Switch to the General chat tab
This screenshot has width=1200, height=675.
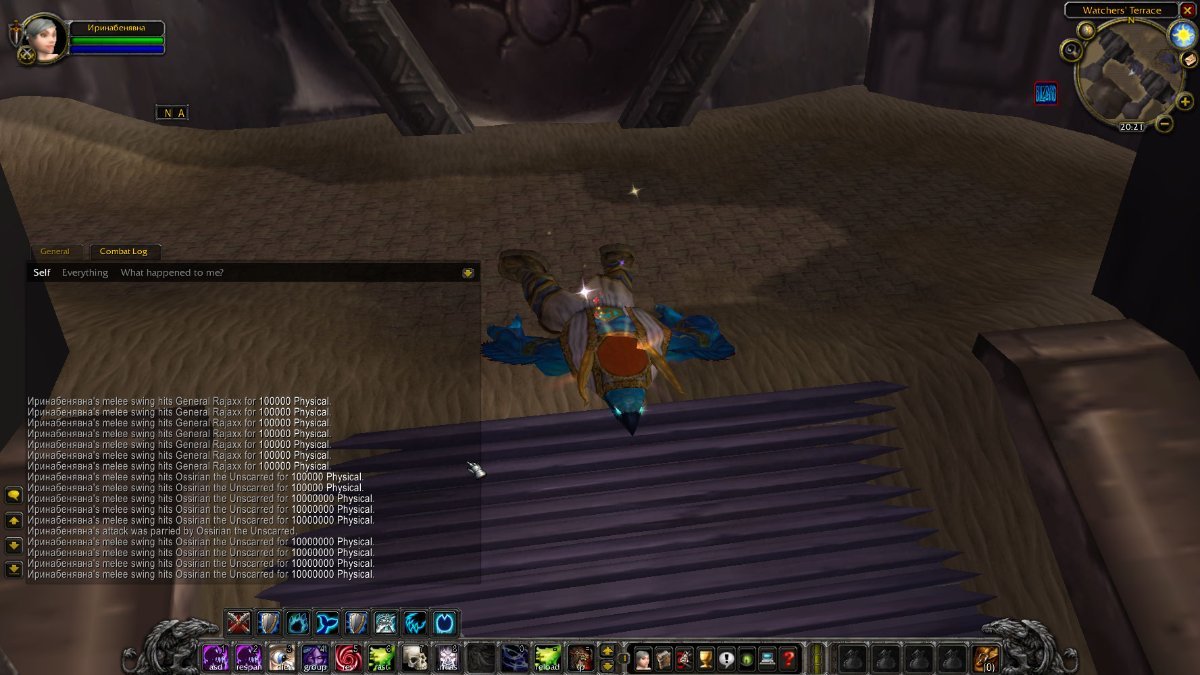[55, 251]
